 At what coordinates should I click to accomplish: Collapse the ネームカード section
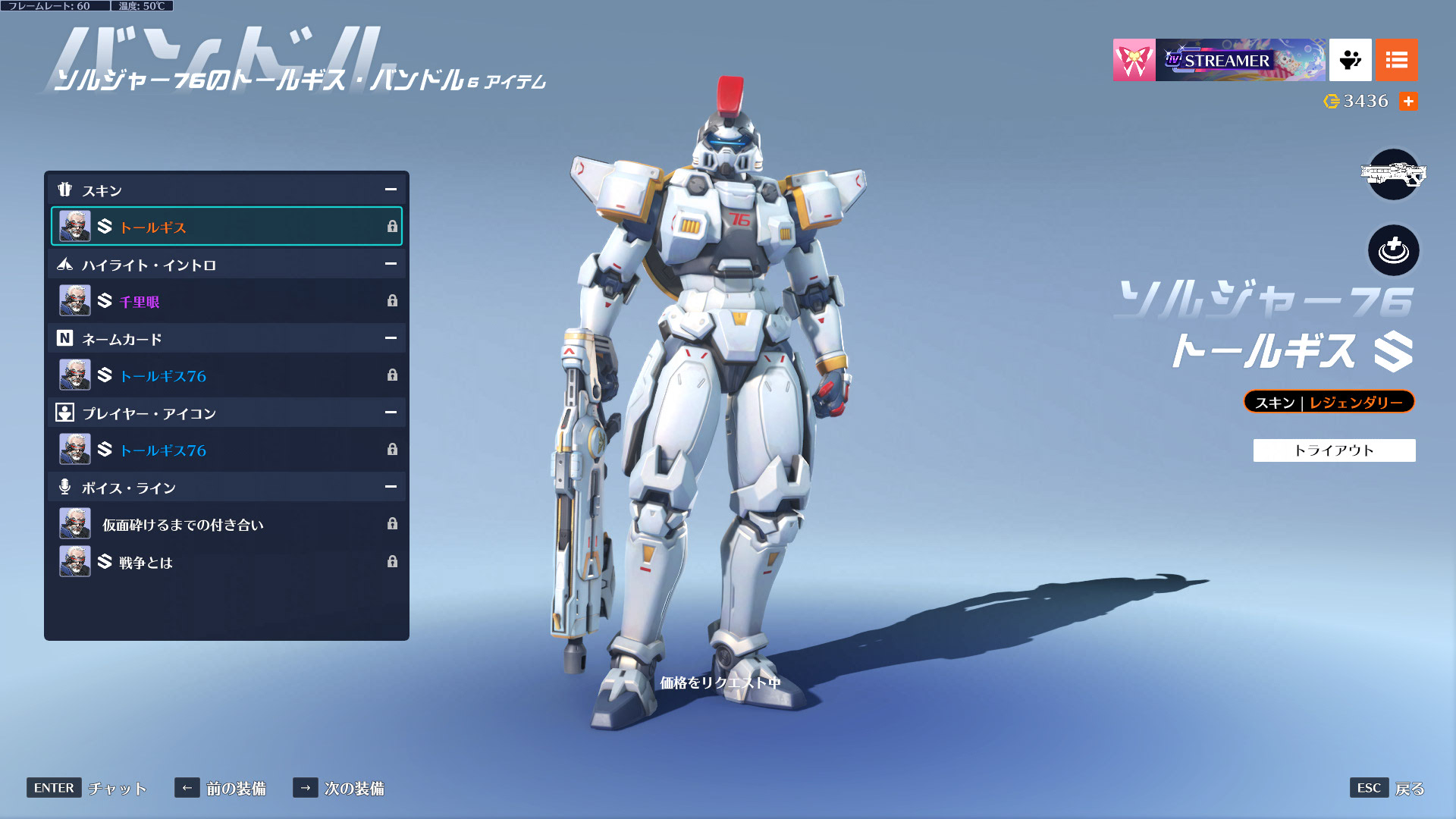pyautogui.click(x=391, y=338)
